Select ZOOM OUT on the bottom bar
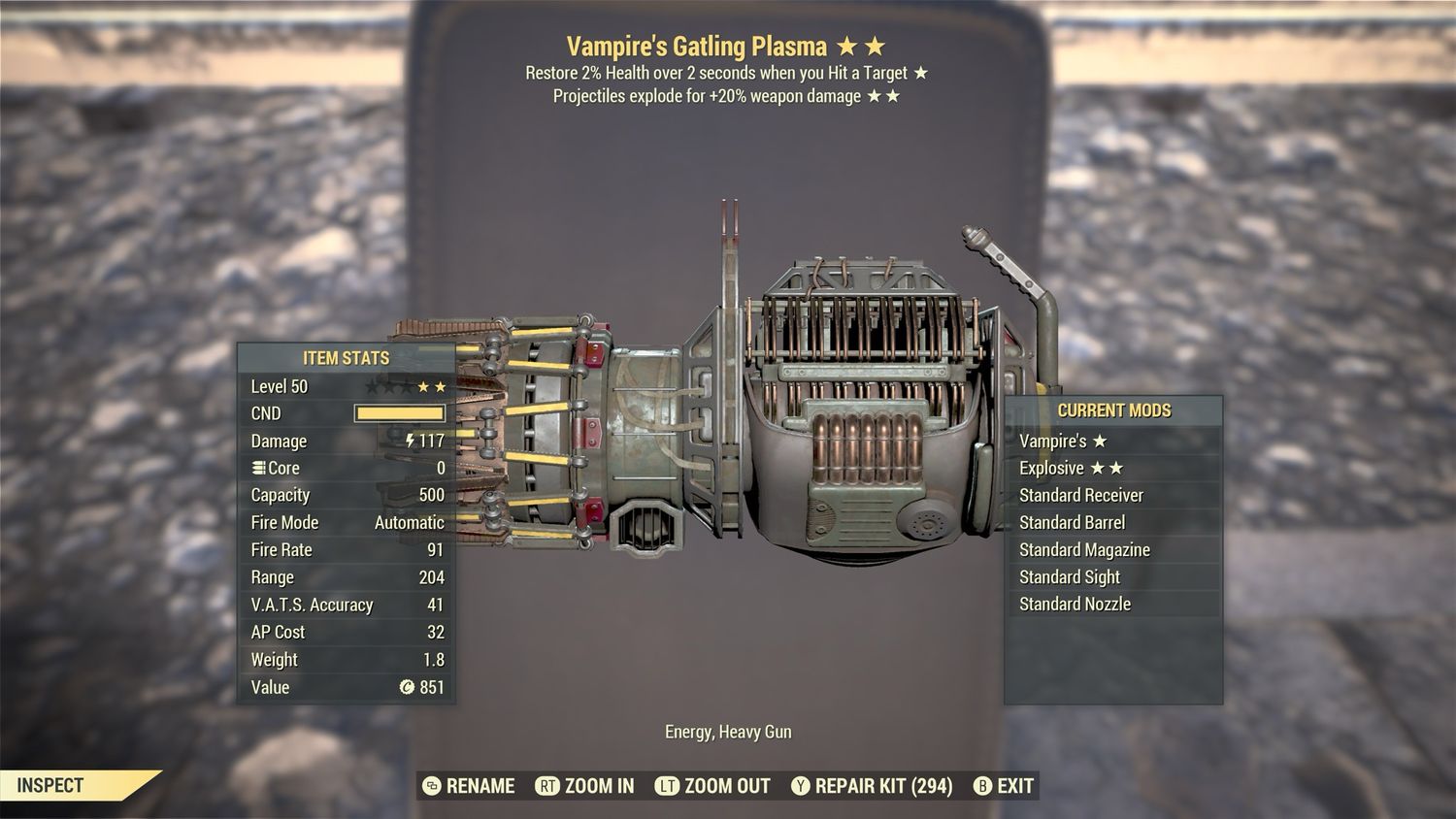The width and height of the screenshot is (1456, 819). click(x=712, y=786)
